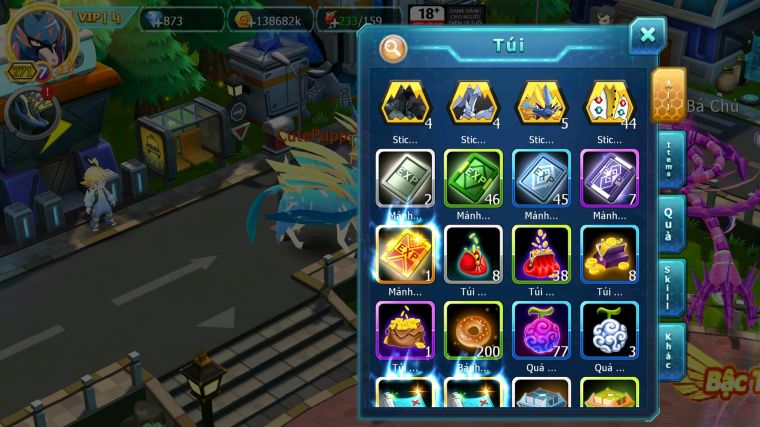Pick the gray EXP card slot
Screen dimensions: 760x427
point(405,177)
